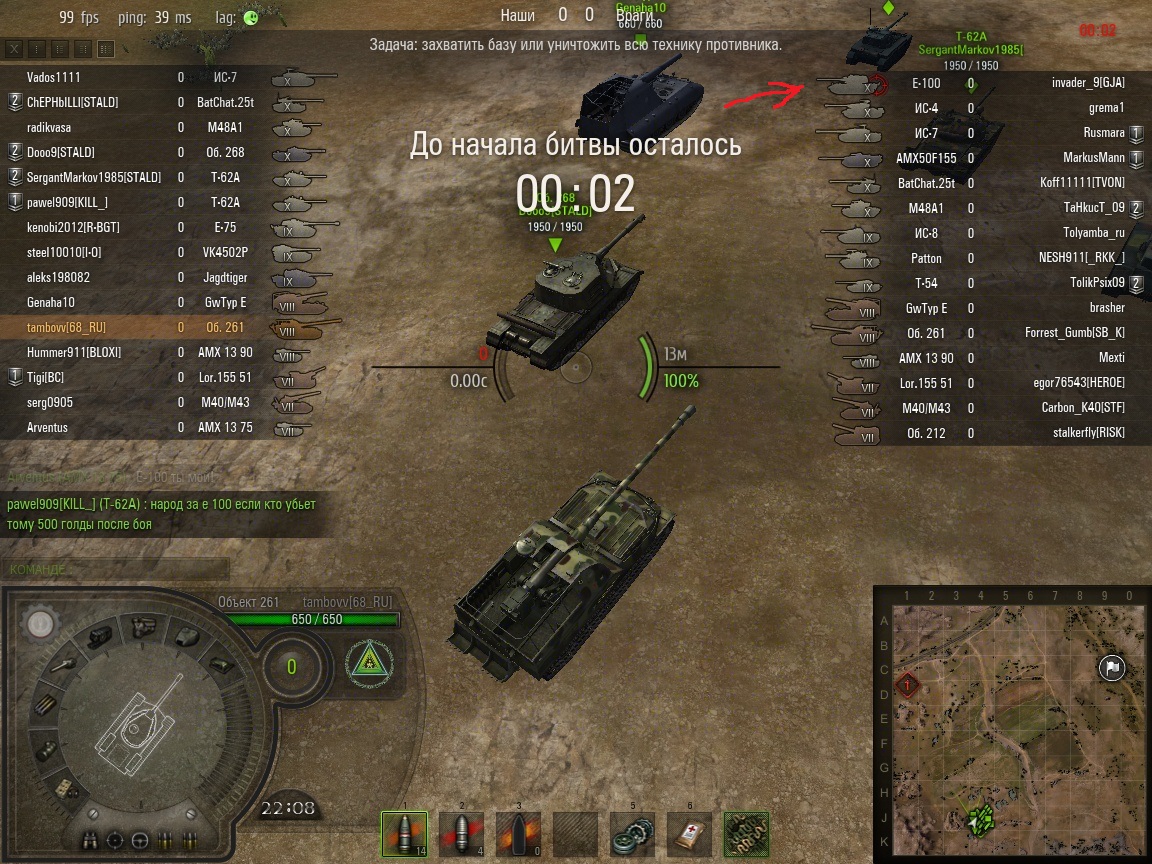This screenshot has width=1152, height=864.
Task: Select invader_9[GJA] E-100 in enemy list
Action: click(1088, 83)
